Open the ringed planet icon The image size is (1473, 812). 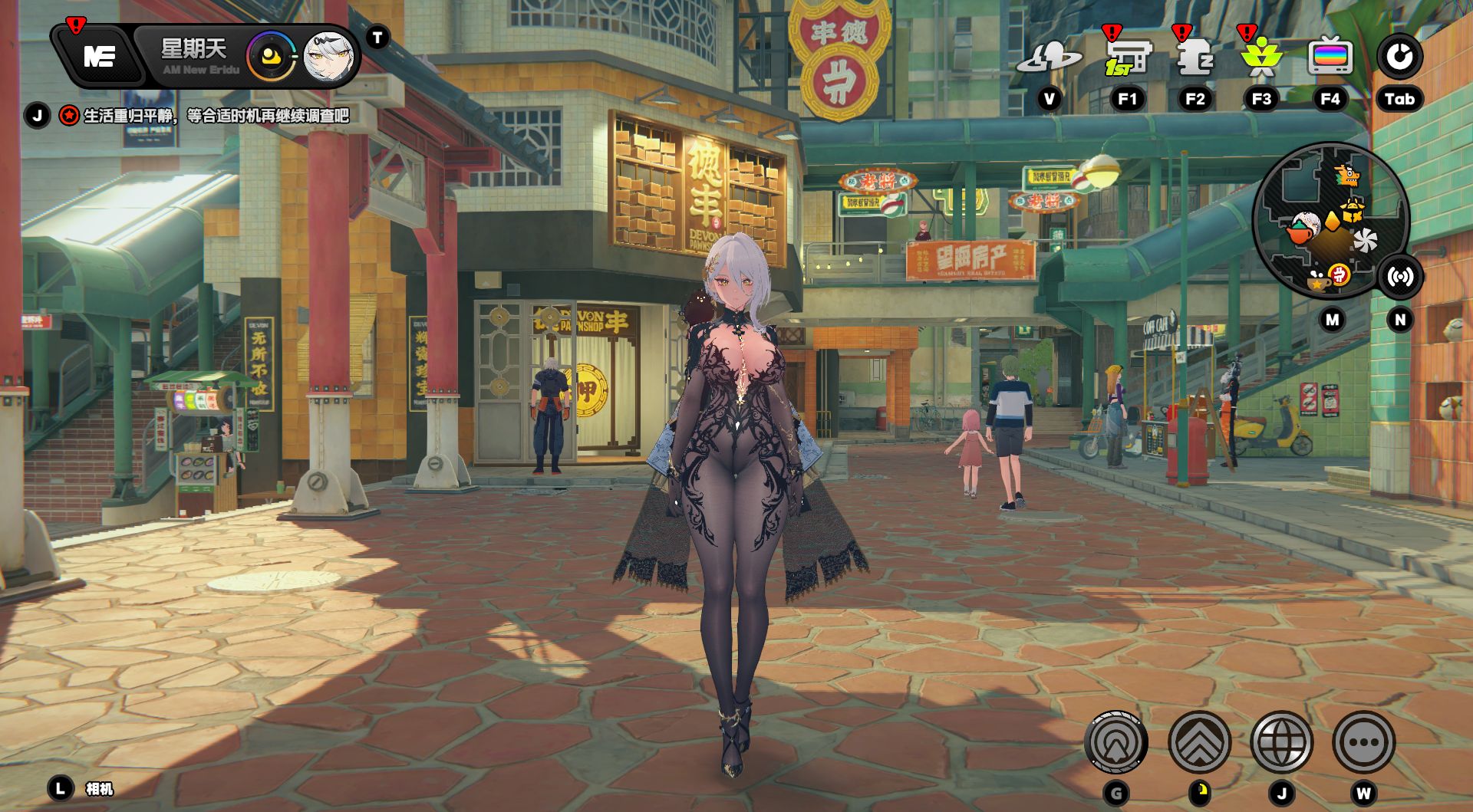tap(1049, 58)
